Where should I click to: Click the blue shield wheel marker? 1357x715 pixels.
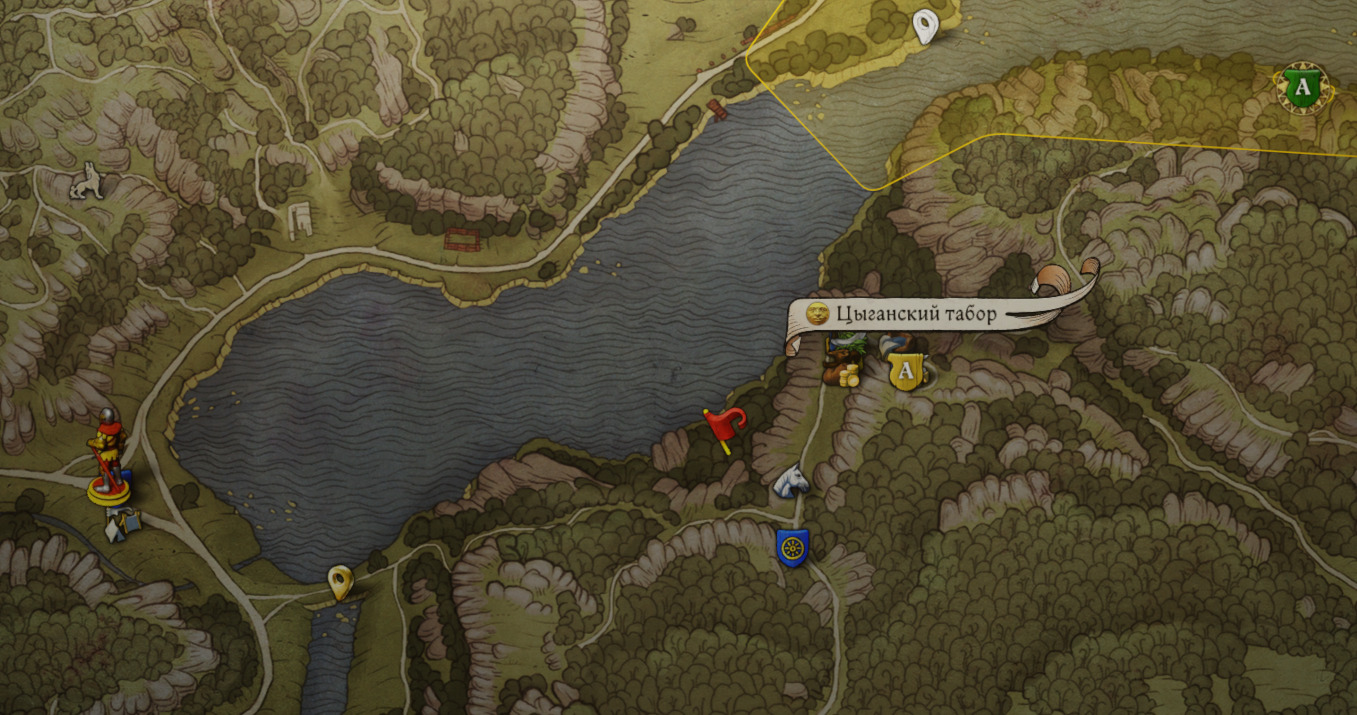point(793,548)
